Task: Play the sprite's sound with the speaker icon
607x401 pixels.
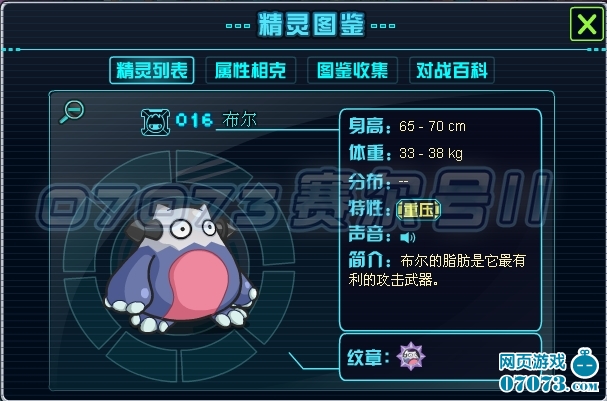Action: click(x=407, y=238)
